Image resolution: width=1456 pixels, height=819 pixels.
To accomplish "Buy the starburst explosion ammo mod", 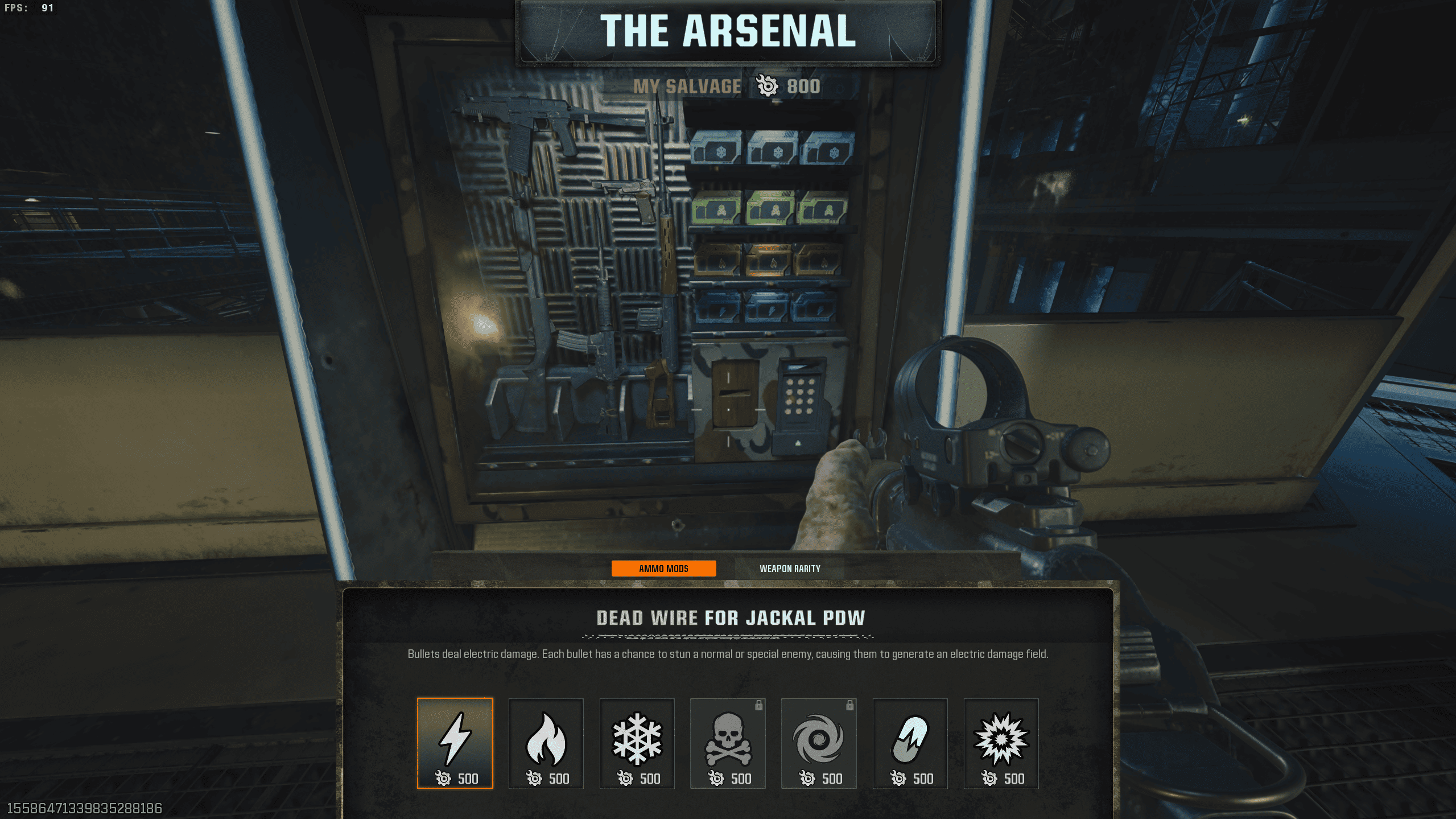I will (1001, 743).
